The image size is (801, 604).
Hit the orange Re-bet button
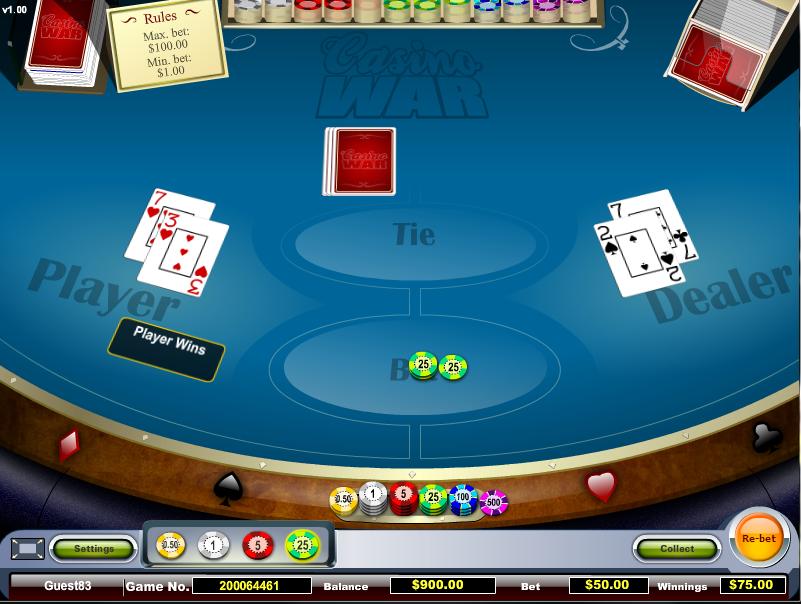point(758,538)
